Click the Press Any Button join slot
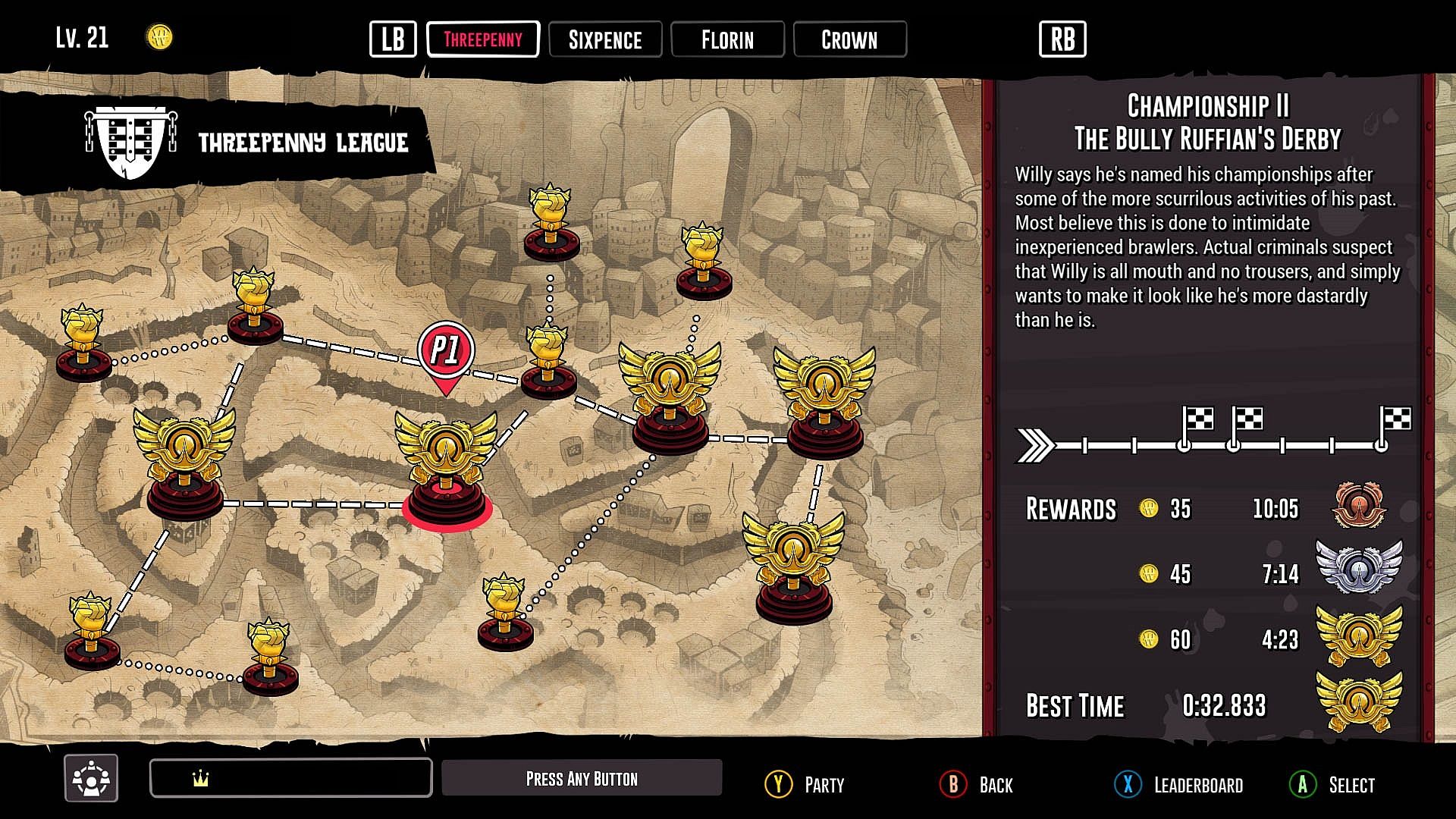This screenshot has width=1456, height=819. click(x=582, y=778)
